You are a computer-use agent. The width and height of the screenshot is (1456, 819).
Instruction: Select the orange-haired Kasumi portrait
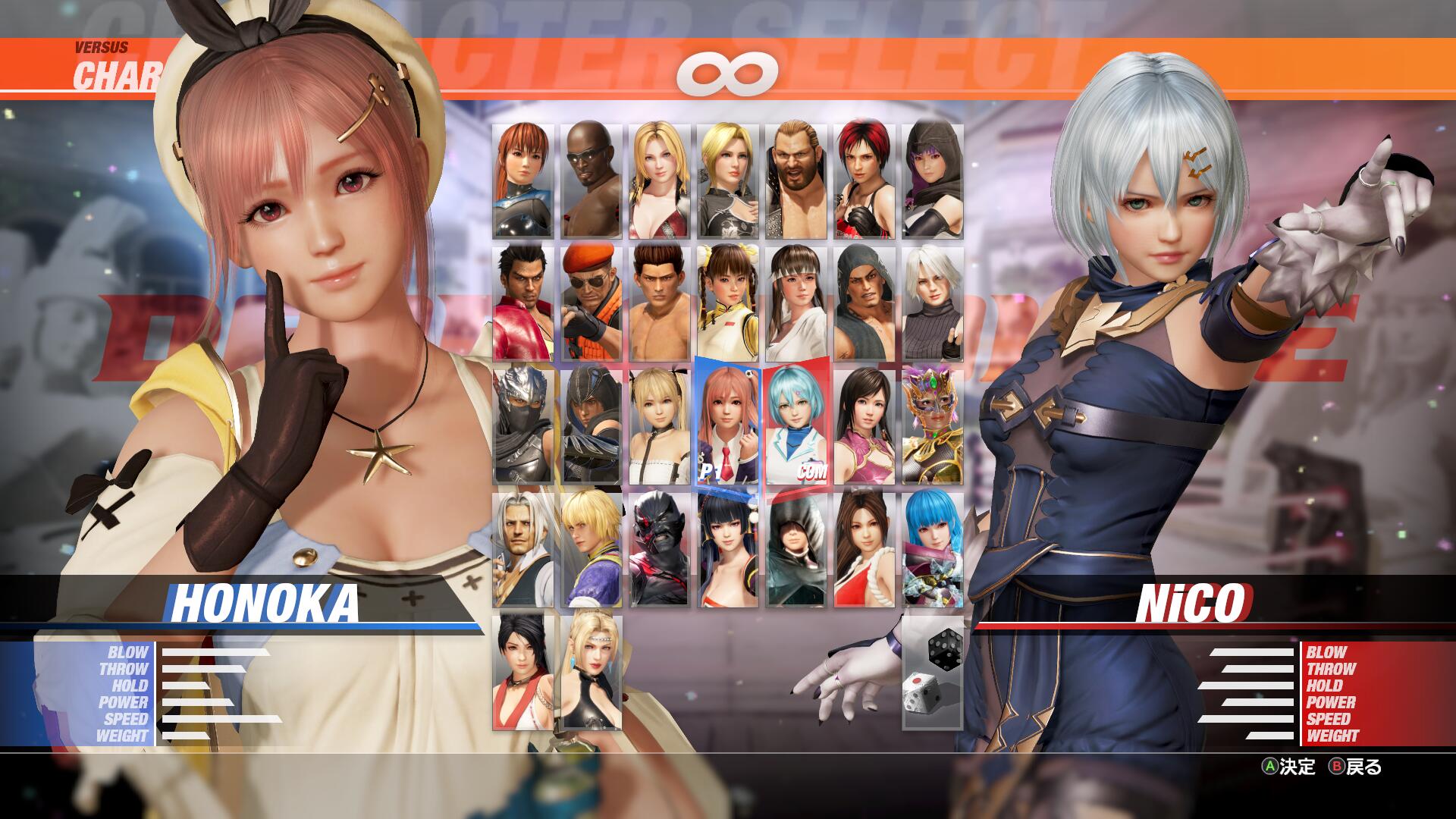[523, 180]
